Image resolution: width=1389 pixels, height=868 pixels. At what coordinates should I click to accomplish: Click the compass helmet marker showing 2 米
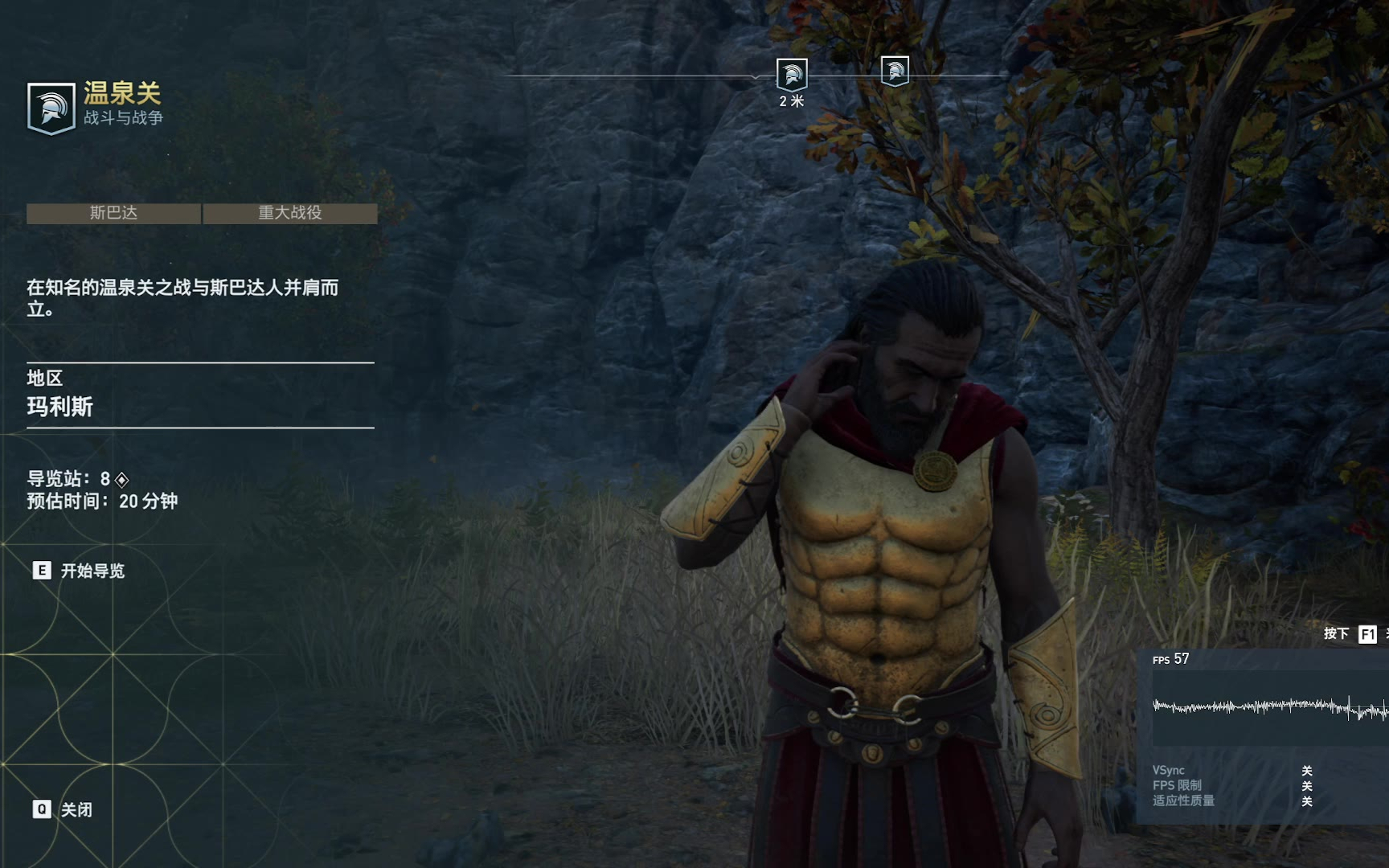791,75
